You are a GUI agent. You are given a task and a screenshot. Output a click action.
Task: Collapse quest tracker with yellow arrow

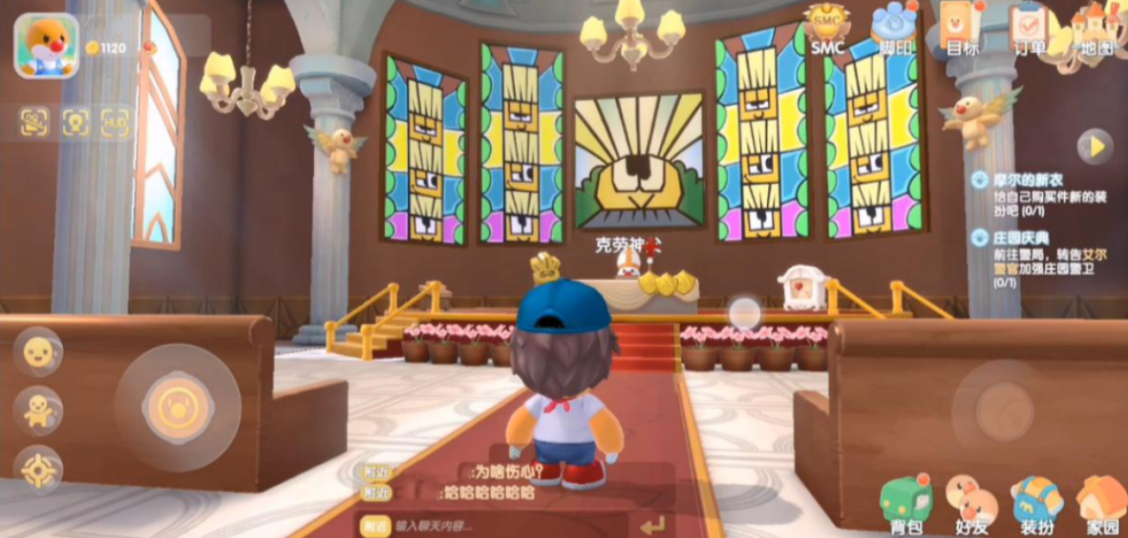tap(1095, 146)
